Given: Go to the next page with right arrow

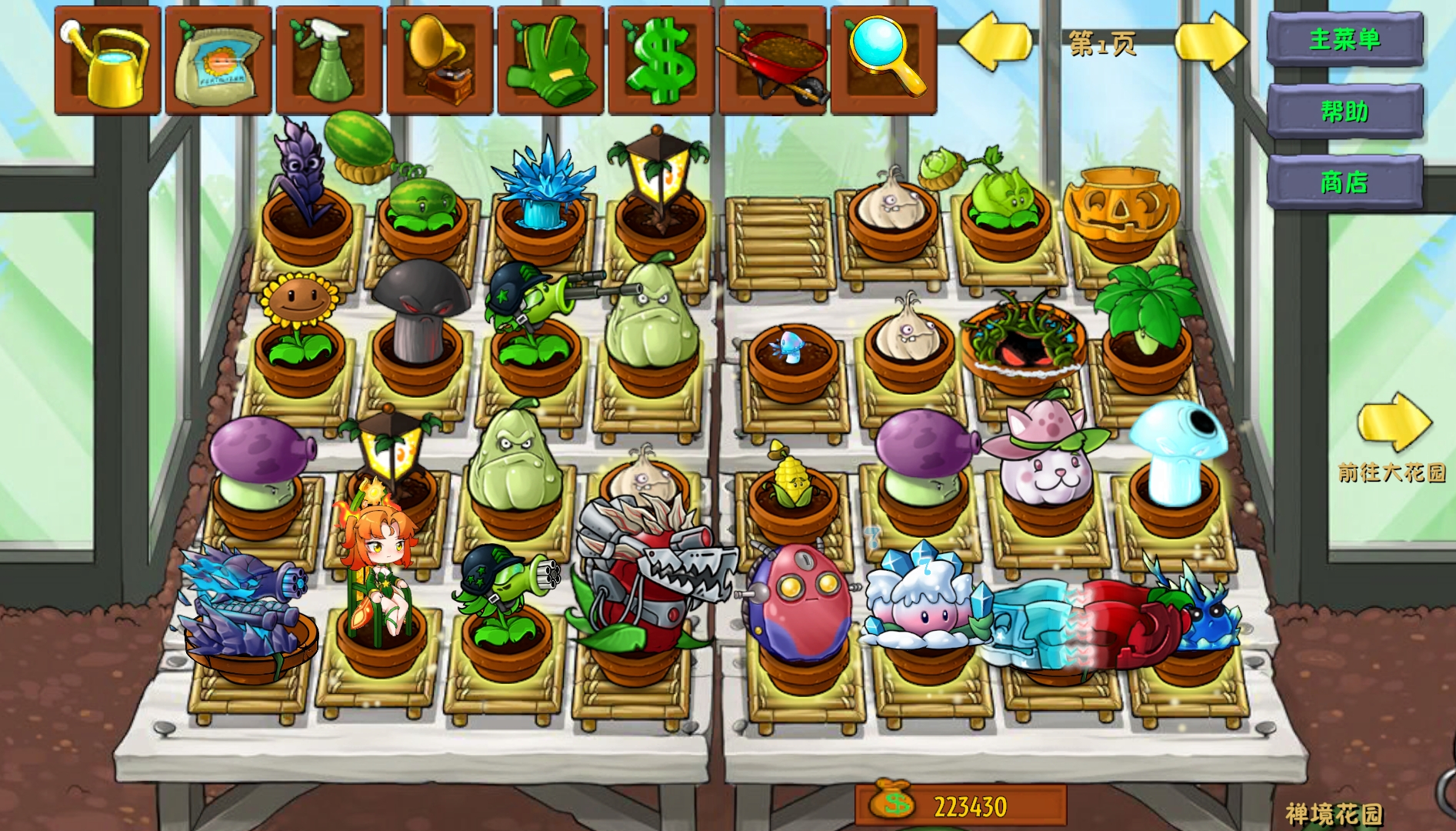Looking at the screenshot, I should click(1211, 42).
